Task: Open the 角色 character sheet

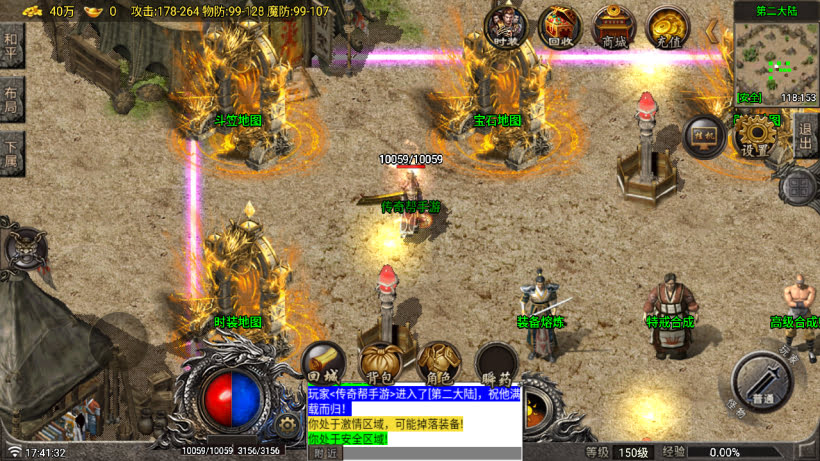Action: coord(438,364)
